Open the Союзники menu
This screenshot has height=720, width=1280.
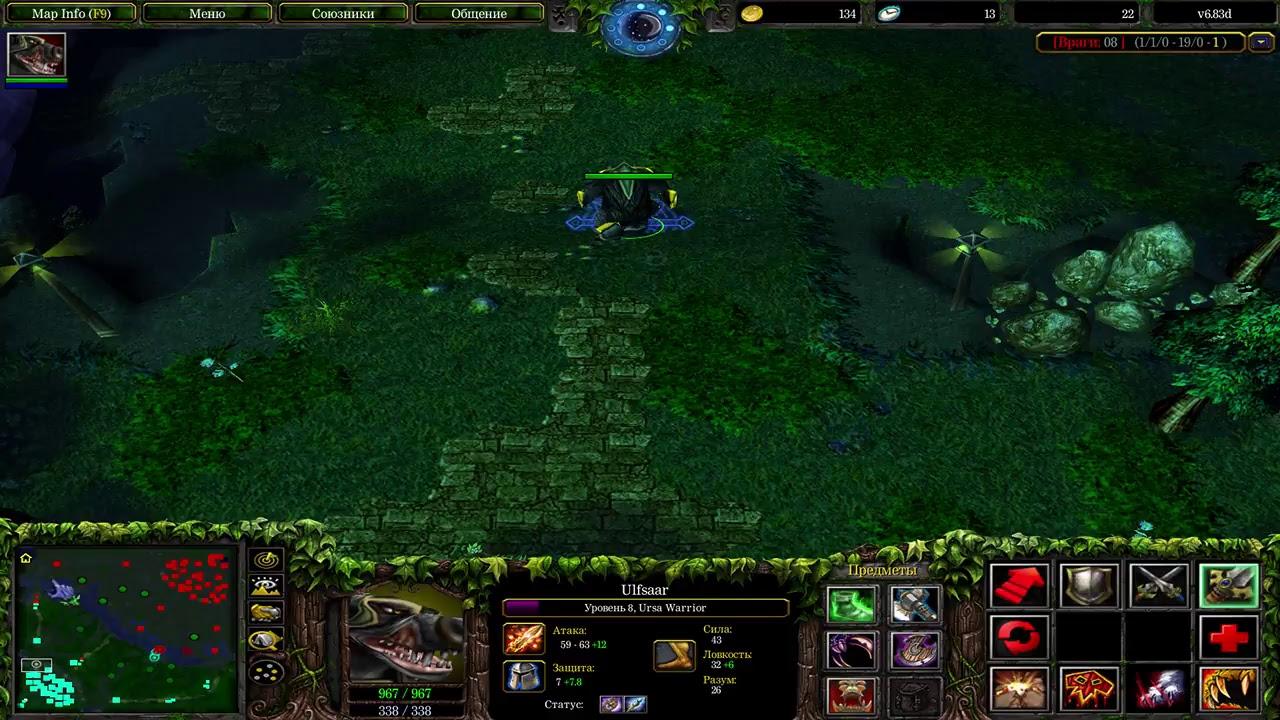343,13
